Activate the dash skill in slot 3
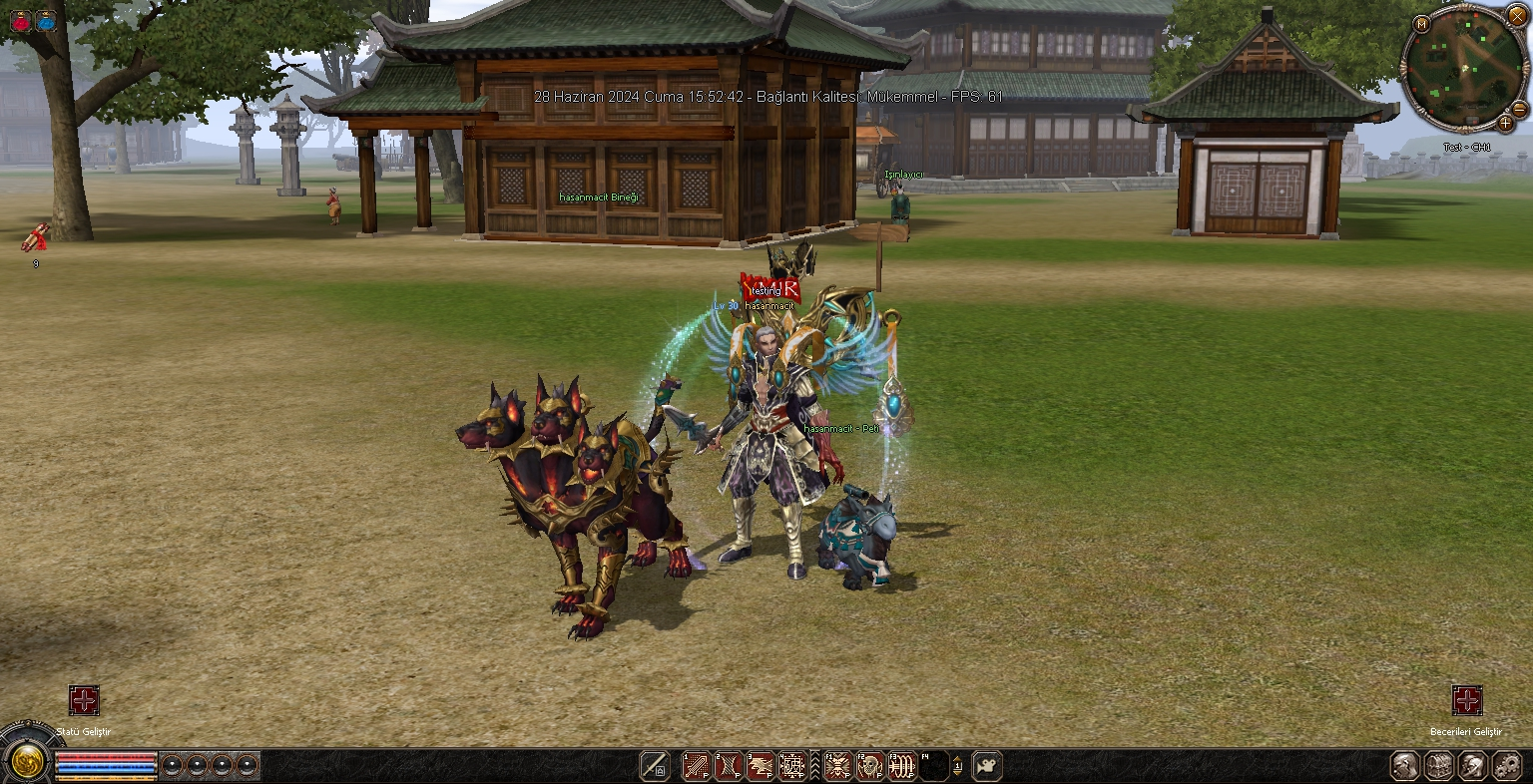 (760, 765)
